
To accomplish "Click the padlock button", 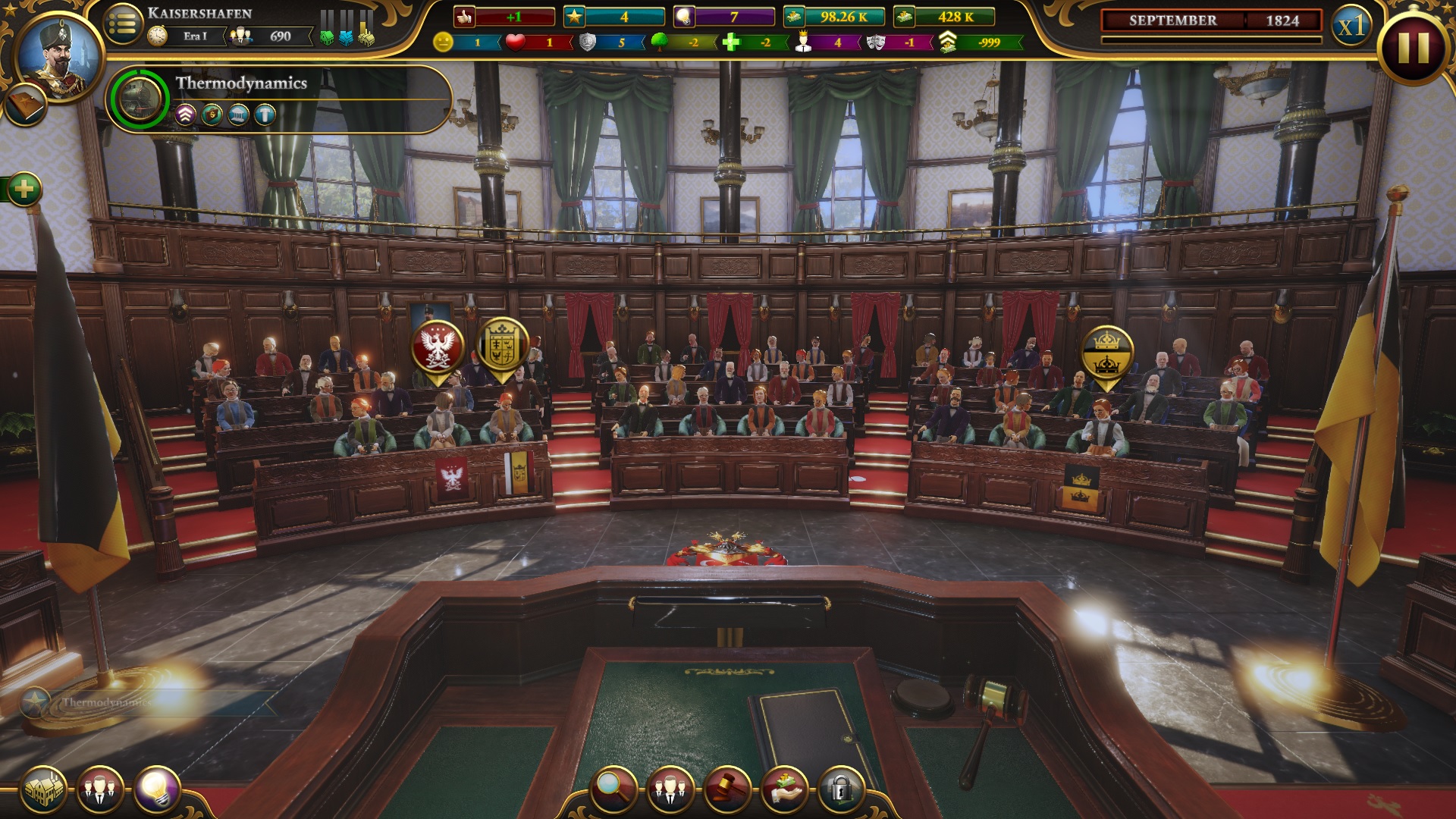I will (840, 789).
